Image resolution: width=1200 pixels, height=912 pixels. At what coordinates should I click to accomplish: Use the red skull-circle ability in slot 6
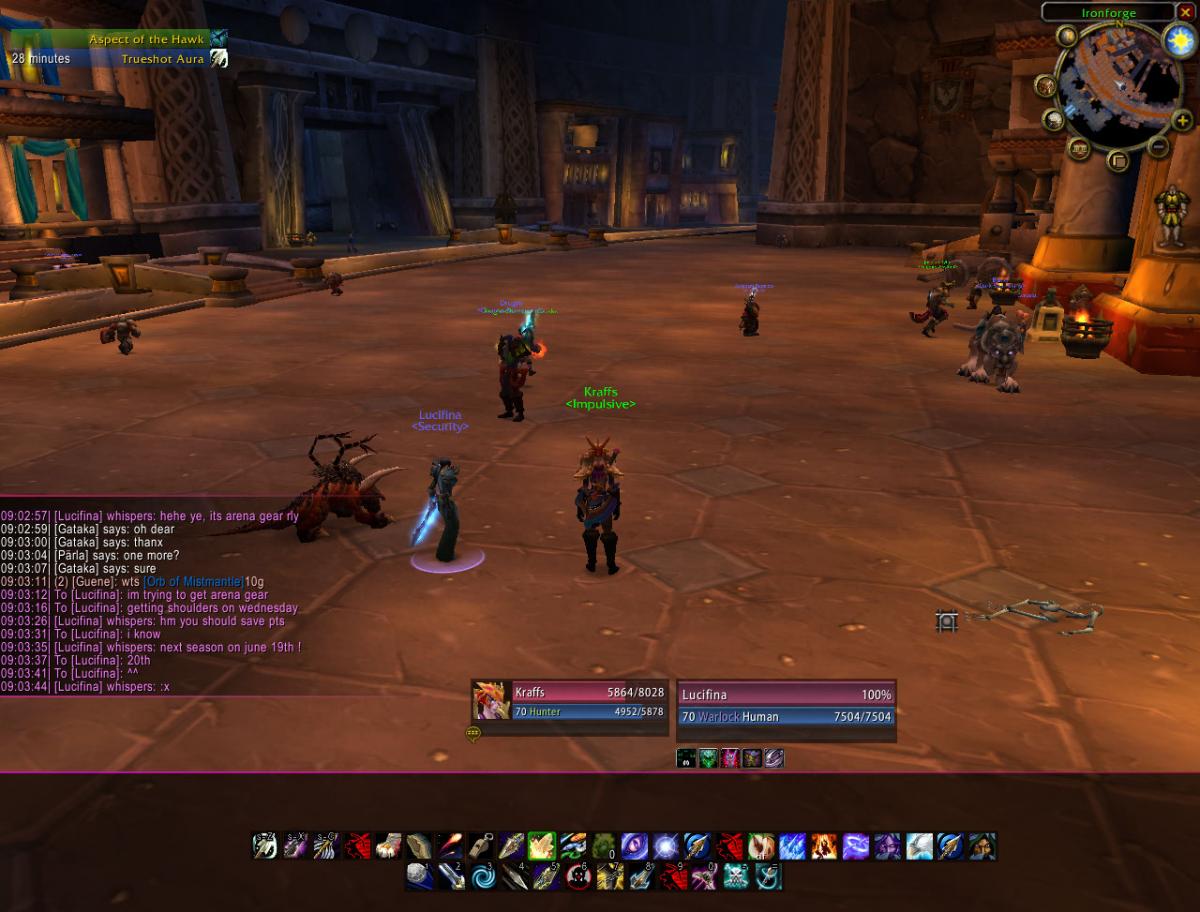tap(577, 877)
